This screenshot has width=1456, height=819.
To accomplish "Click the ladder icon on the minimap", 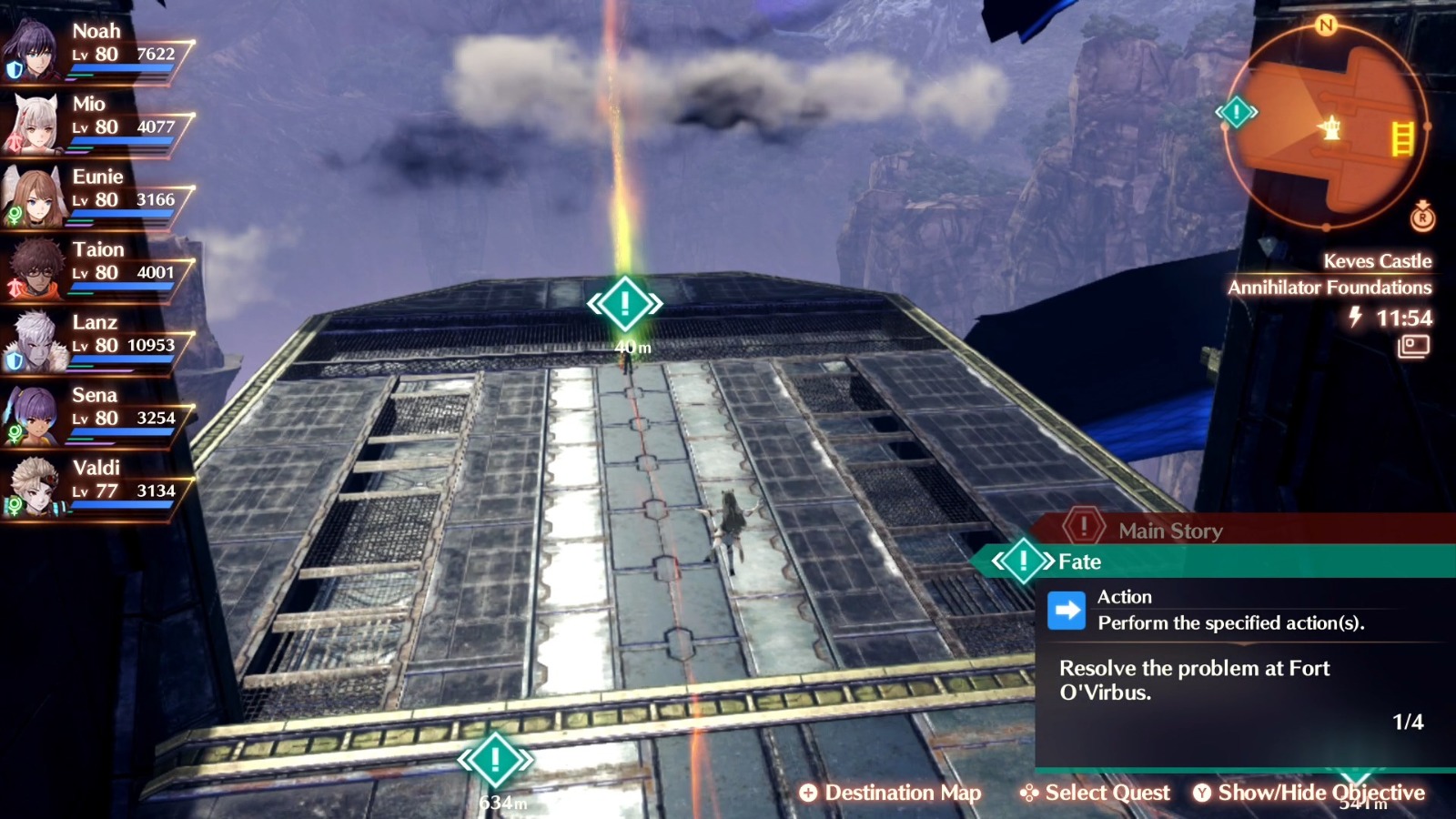I will pos(1402,138).
